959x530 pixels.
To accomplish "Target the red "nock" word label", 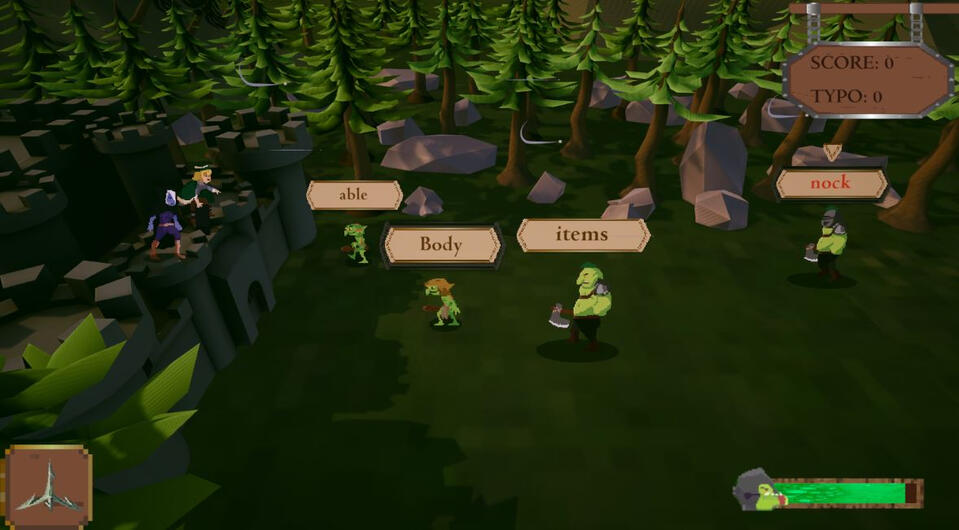I will (831, 184).
